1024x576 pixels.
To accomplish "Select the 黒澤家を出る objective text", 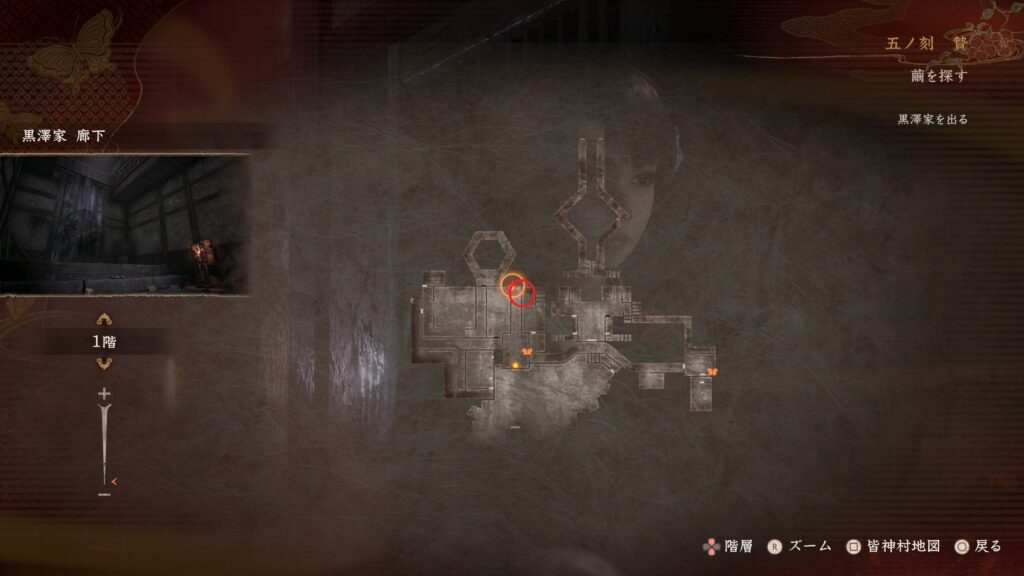I will coord(932,119).
